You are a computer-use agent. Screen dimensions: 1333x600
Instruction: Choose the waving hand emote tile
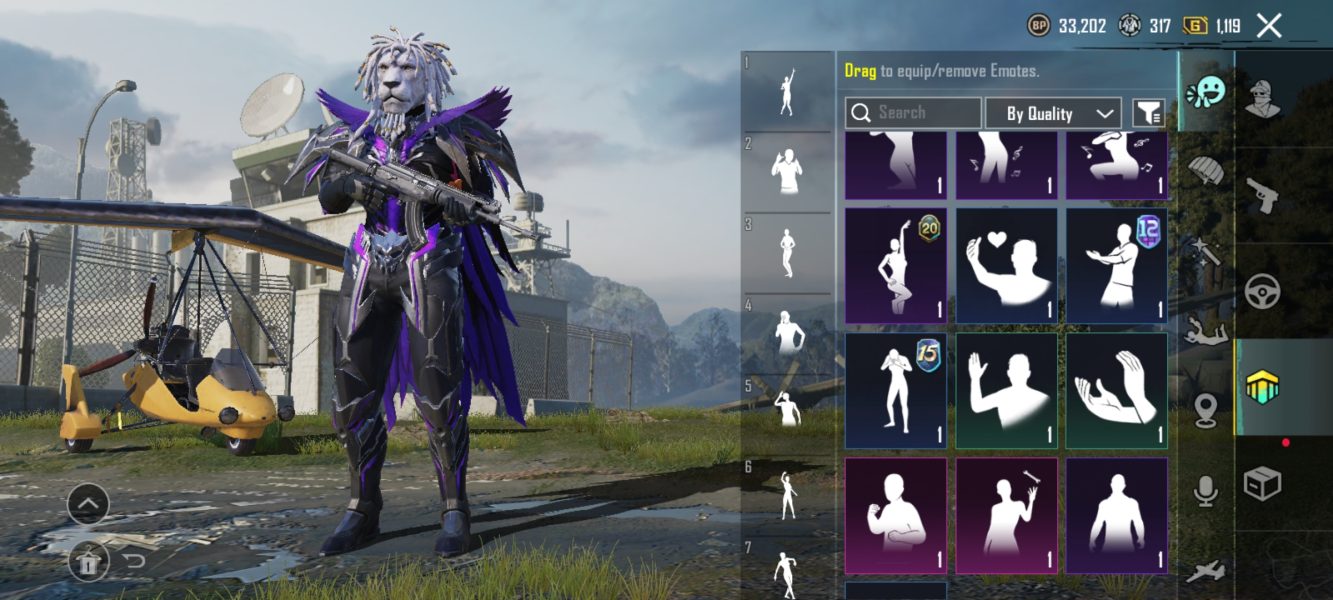[1006, 391]
